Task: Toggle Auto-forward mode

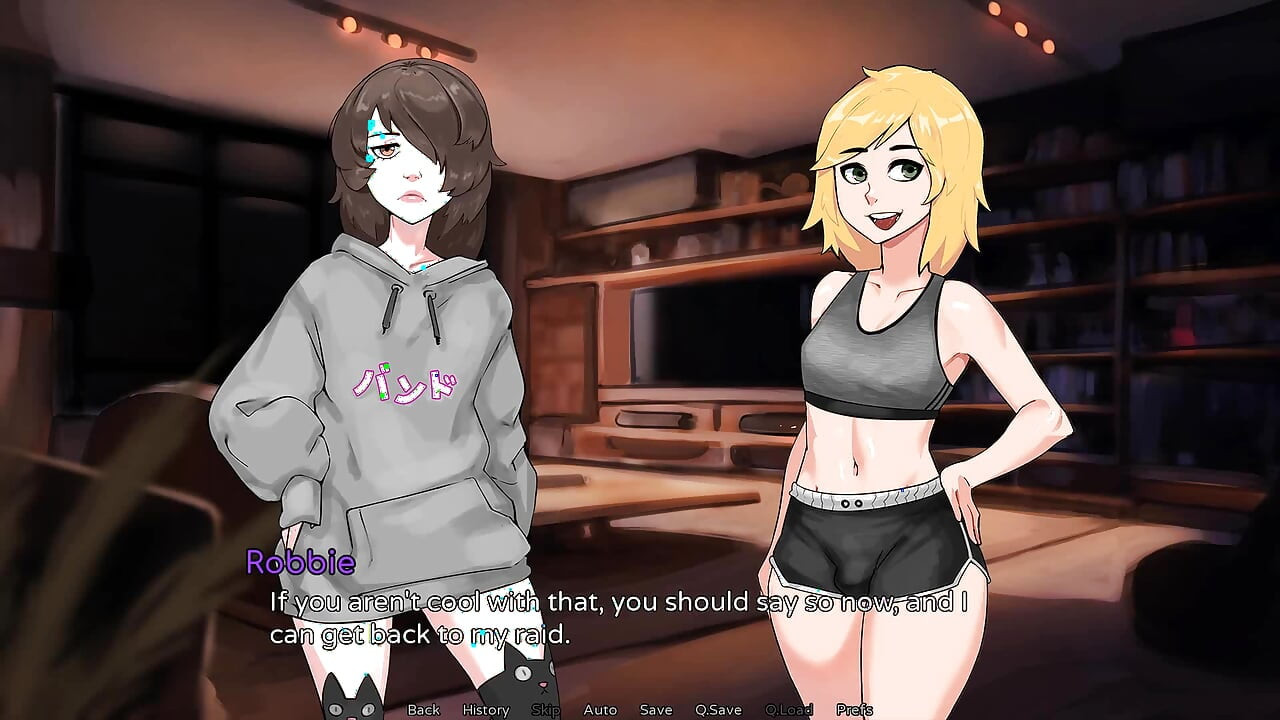Action: coord(600,709)
